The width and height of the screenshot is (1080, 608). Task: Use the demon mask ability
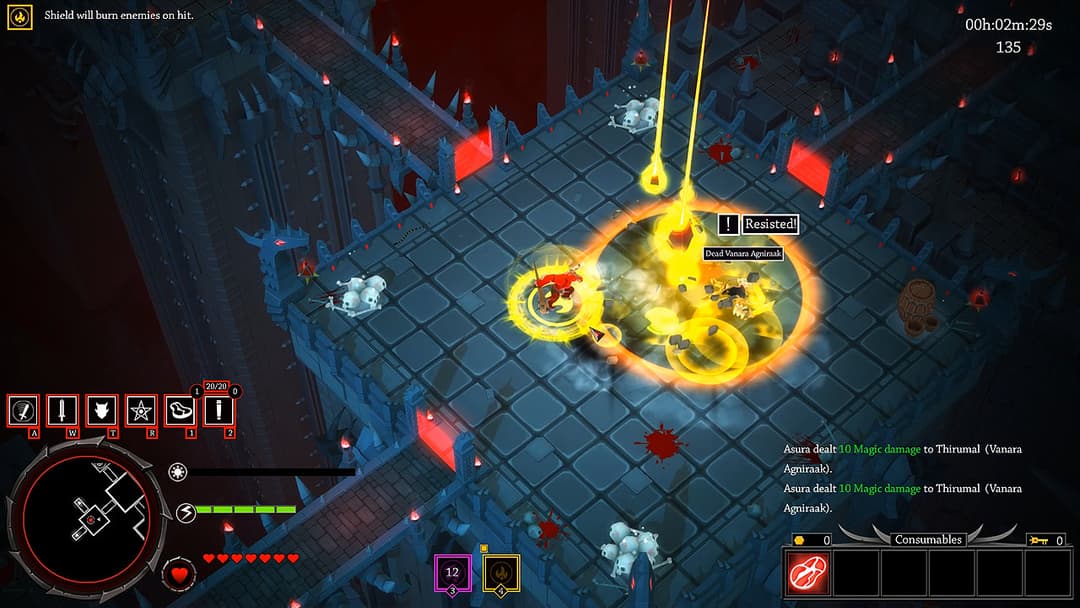tap(101, 410)
